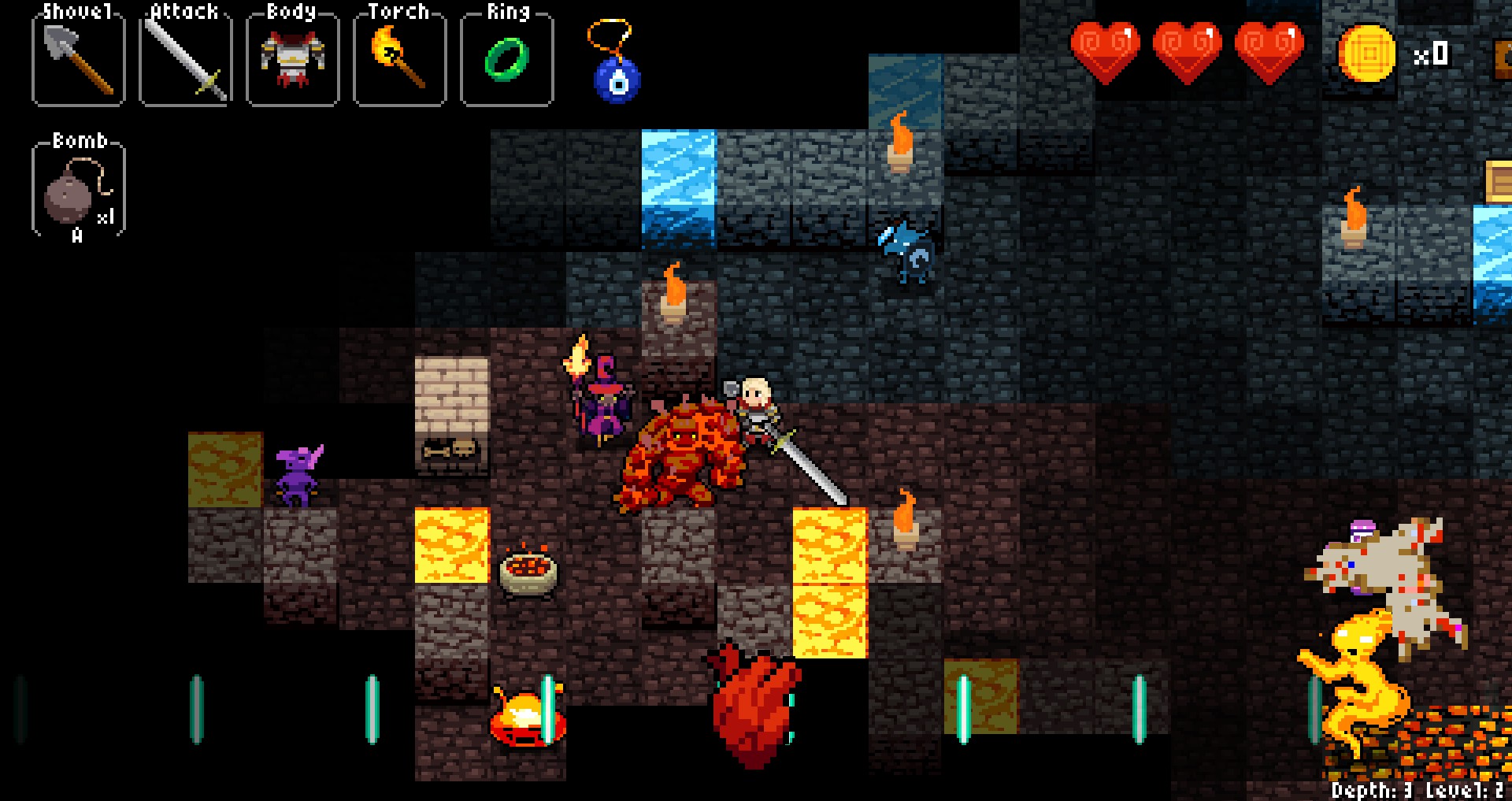Click the green Ring slot
The image size is (1512, 801).
pyautogui.click(x=506, y=59)
